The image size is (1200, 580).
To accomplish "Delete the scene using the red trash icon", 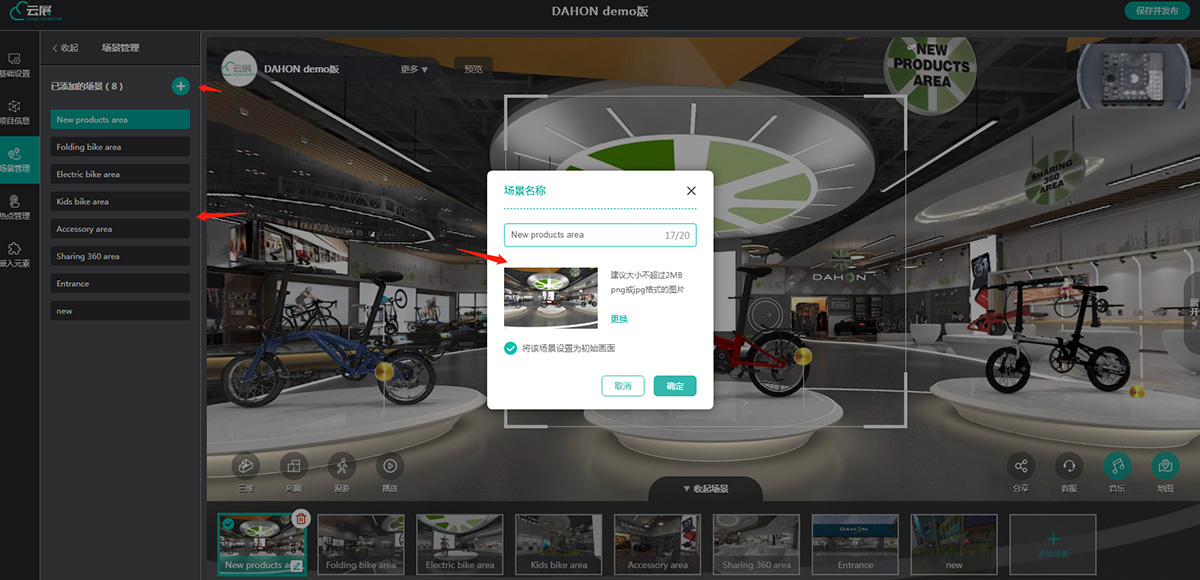I will [301, 518].
